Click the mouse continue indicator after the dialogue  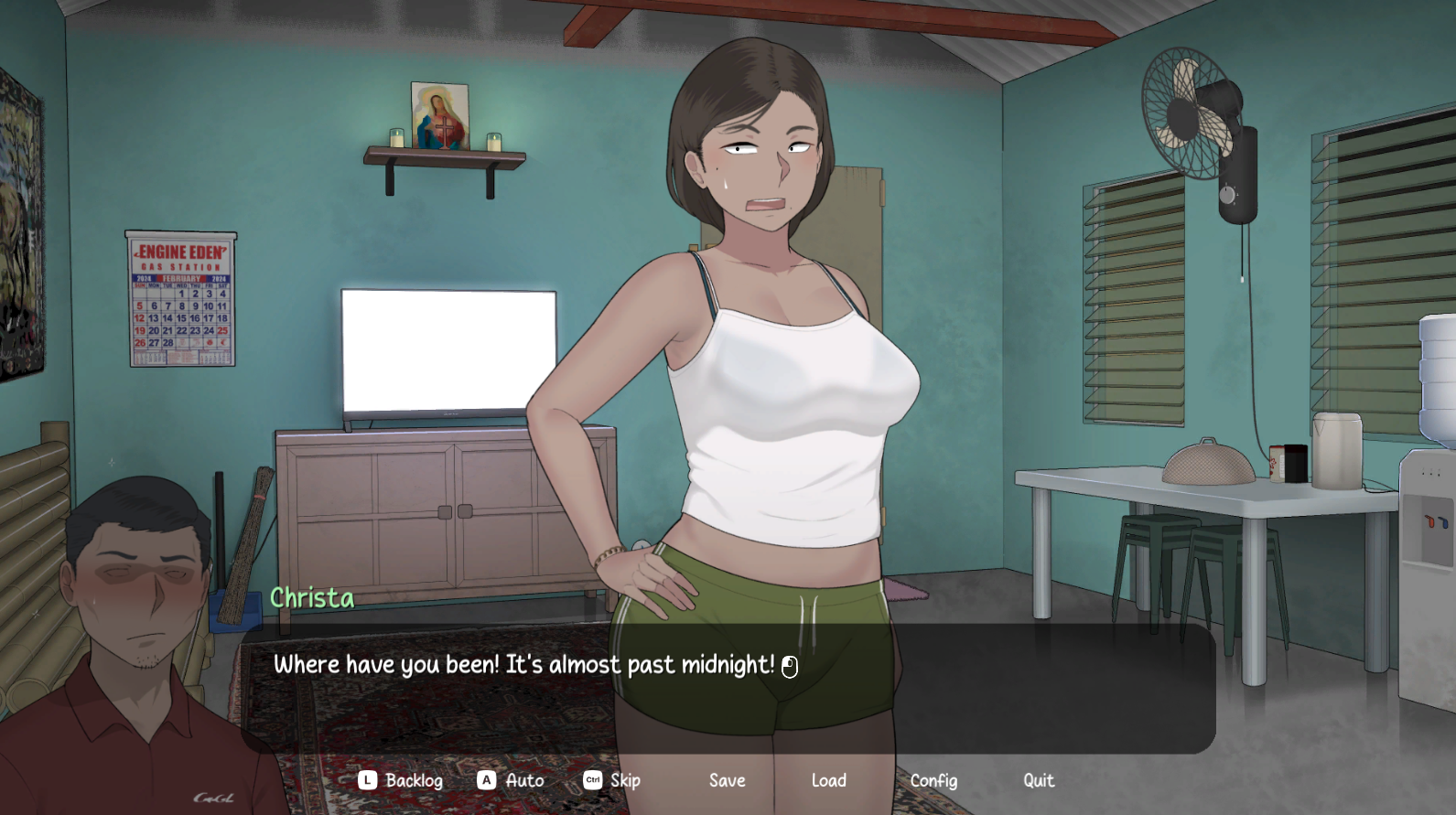point(789,666)
